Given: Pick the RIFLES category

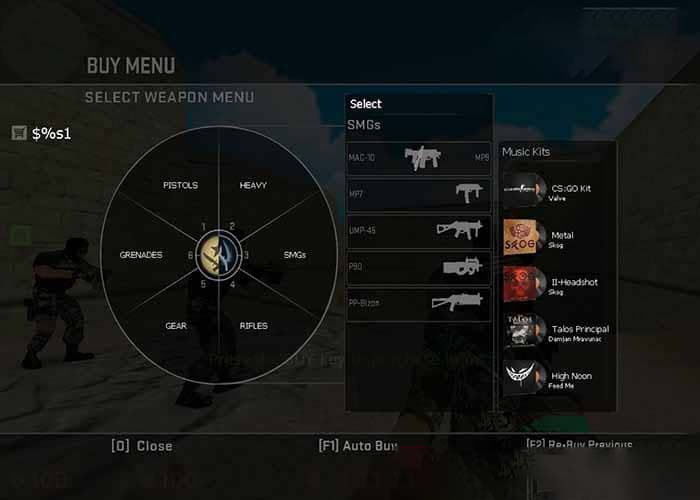Looking at the screenshot, I should click(x=253, y=326).
